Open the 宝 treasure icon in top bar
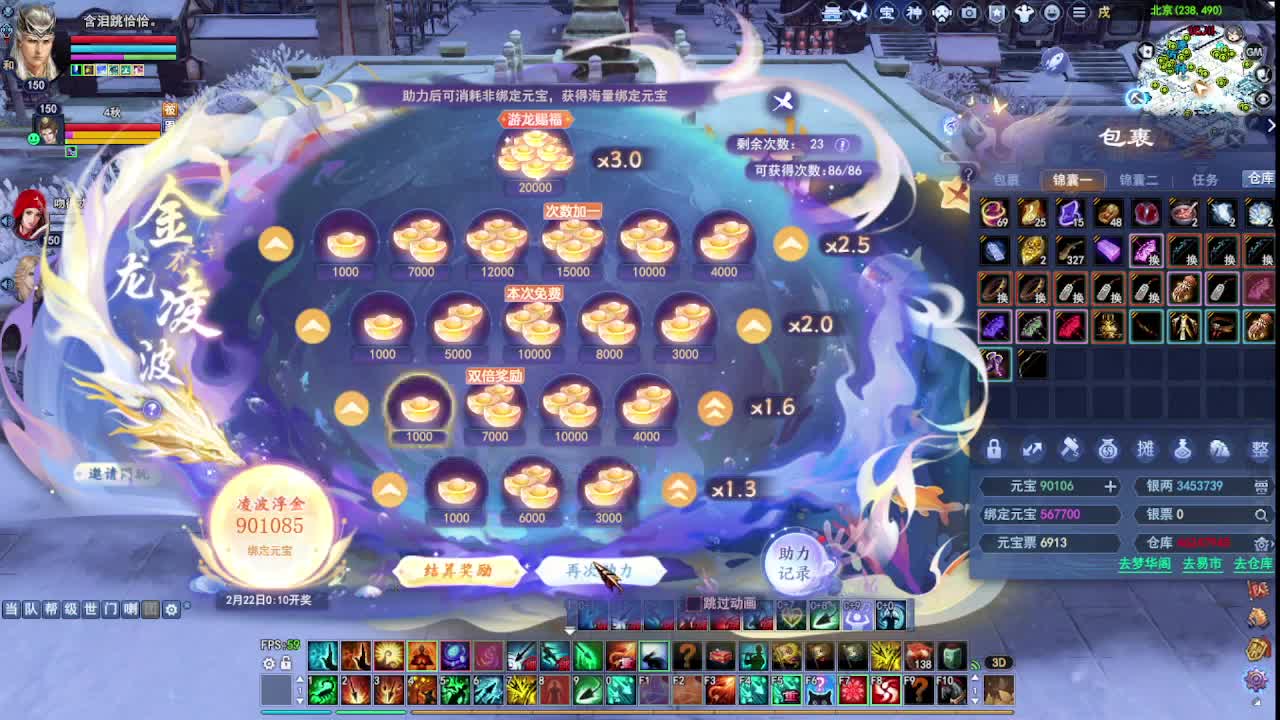1280x720 pixels. [x=887, y=14]
